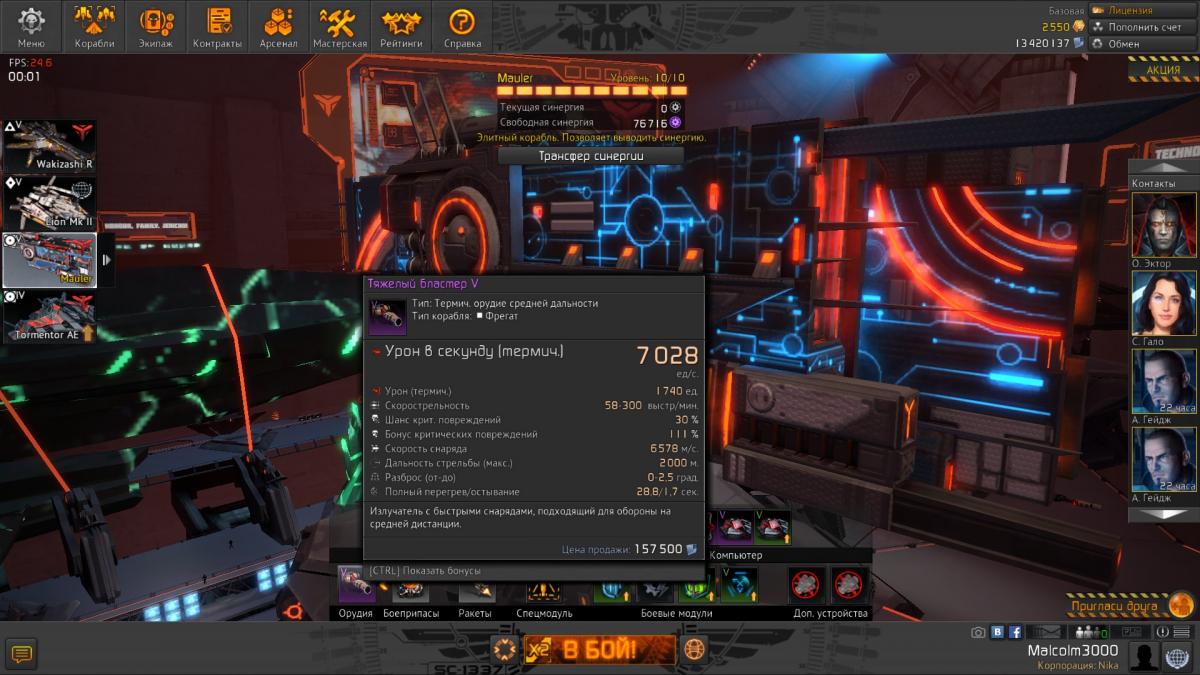Screen dimensions: 1200x675
Task: Go to the Экипаж crew section
Action: click(x=156, y=27)
